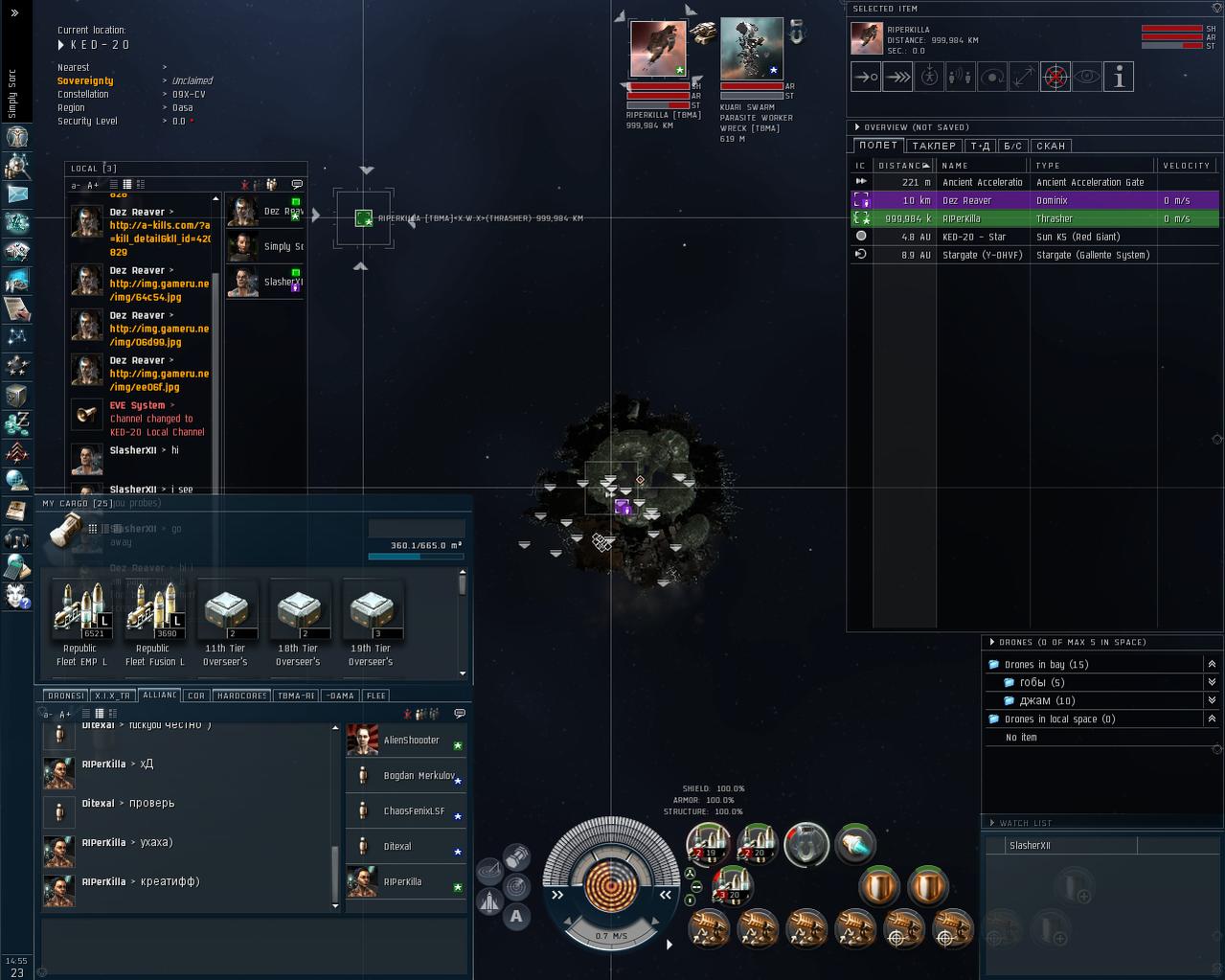The height and width of the screenshot is (980, 1225).
Task: Collapse the Drones in bay (15) group
Action: tap(1212, 664)
